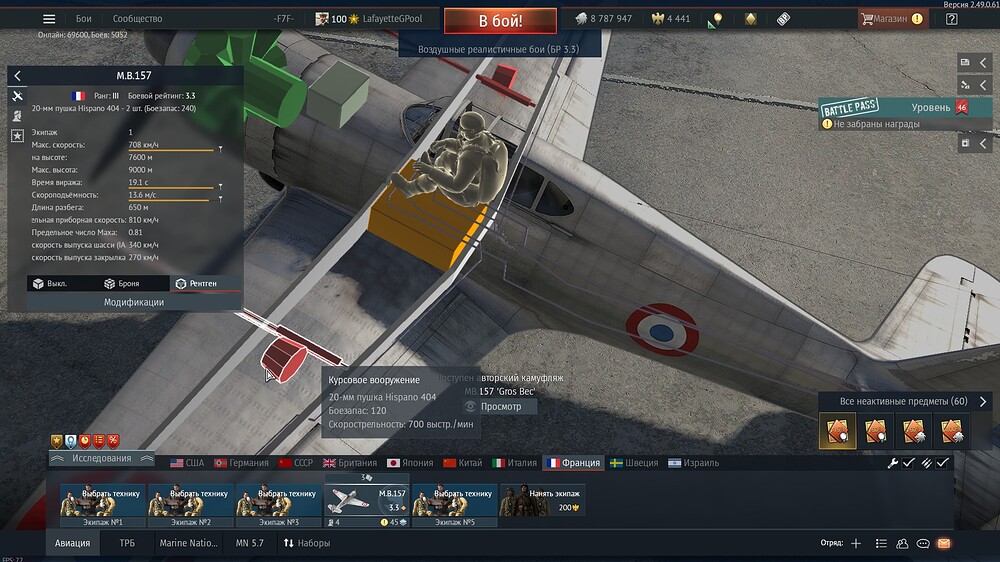
Task: Open the Модификации panel
Action: point(134,301)
